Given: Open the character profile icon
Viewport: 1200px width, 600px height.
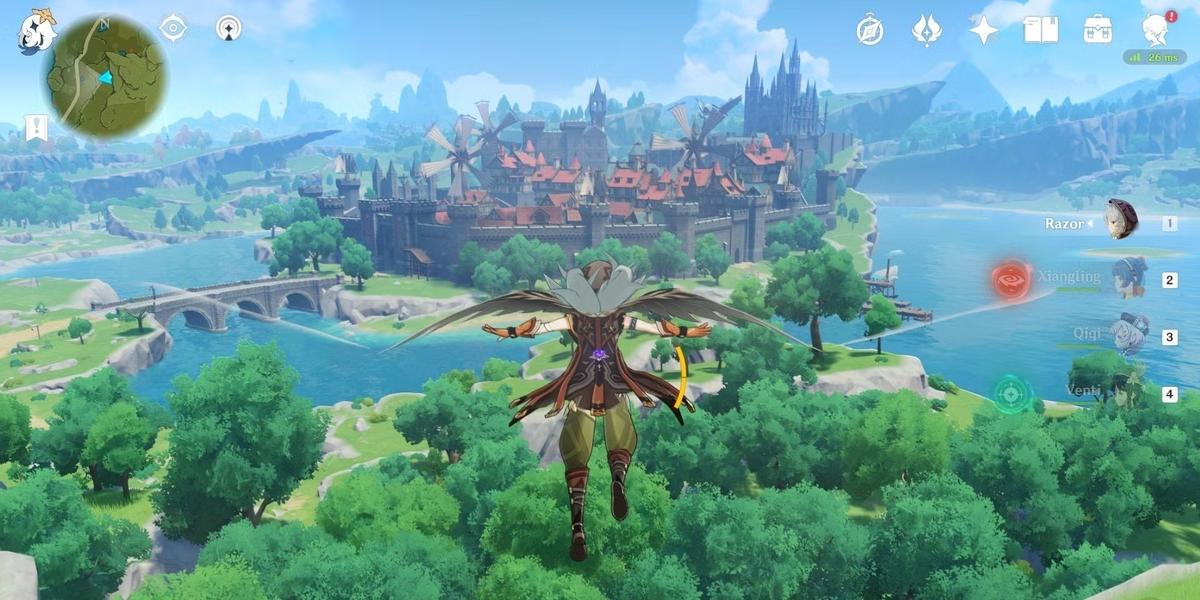Looking at the screenshot, I should pyautogui.click(x=1156, y=30).
